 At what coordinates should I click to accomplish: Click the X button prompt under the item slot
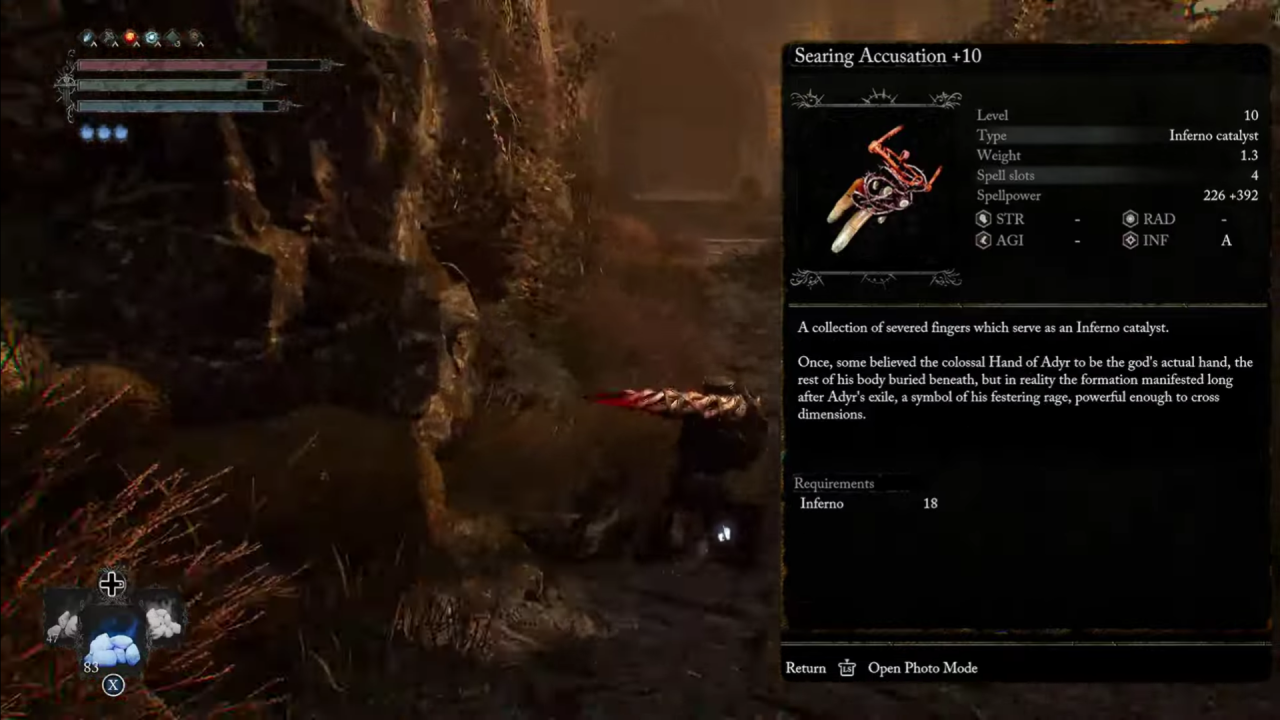[113, 685]
